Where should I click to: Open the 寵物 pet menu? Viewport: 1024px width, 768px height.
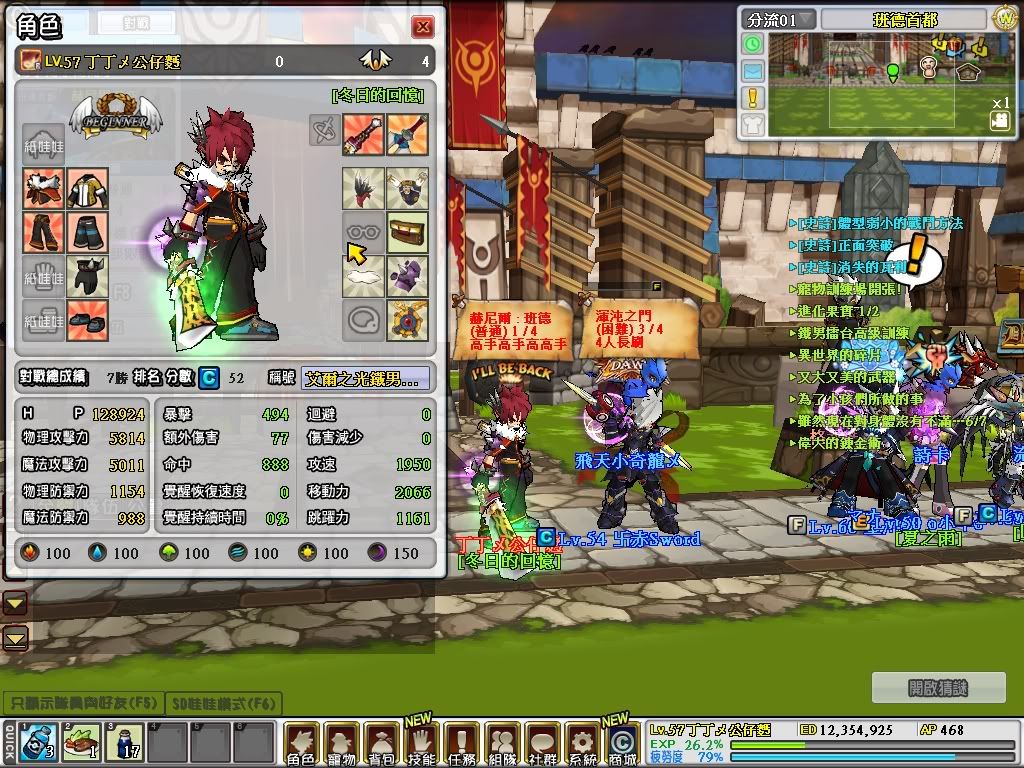pyautogui.click(x=341, y=744)
